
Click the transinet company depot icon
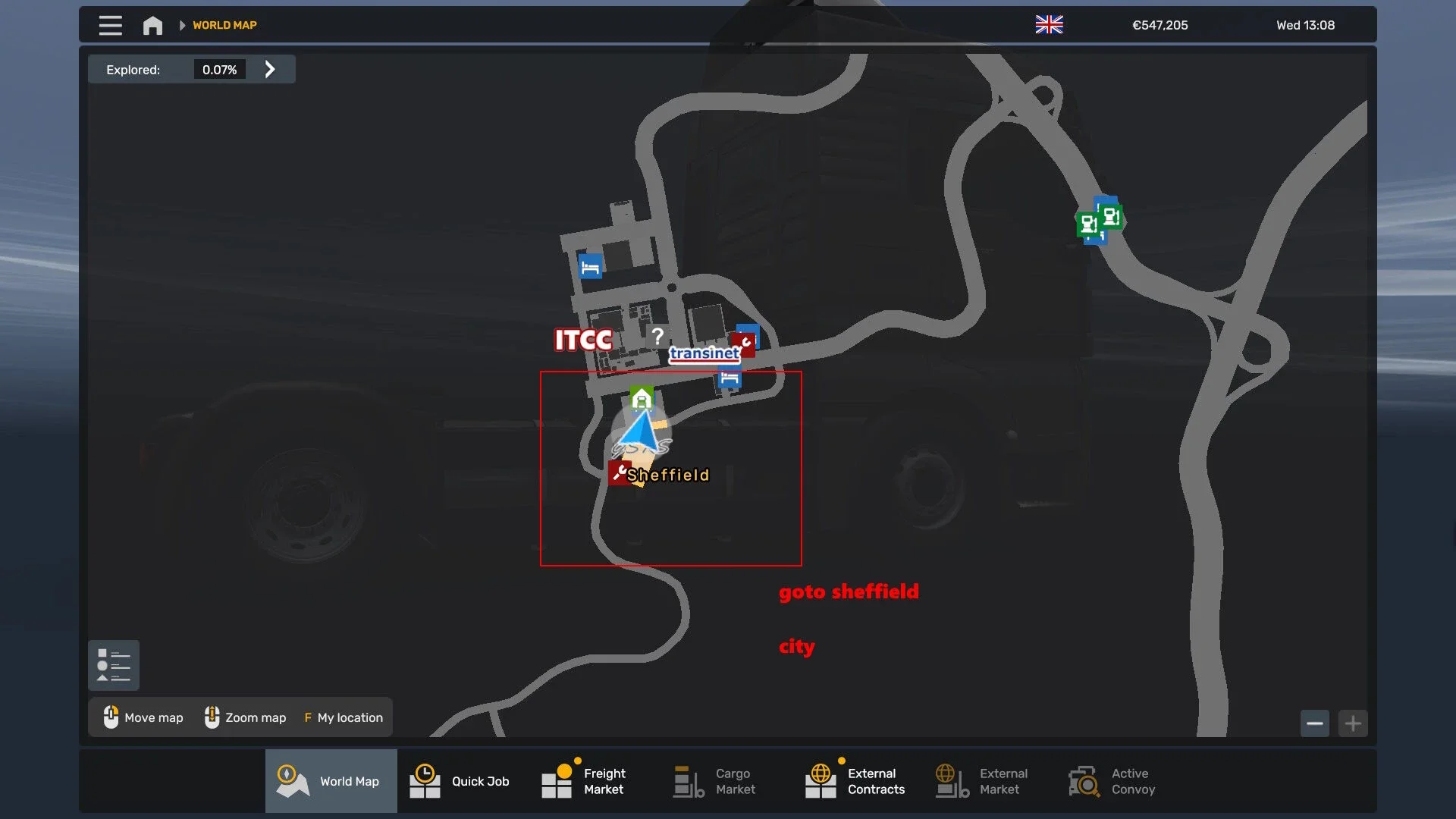[705, 353]
